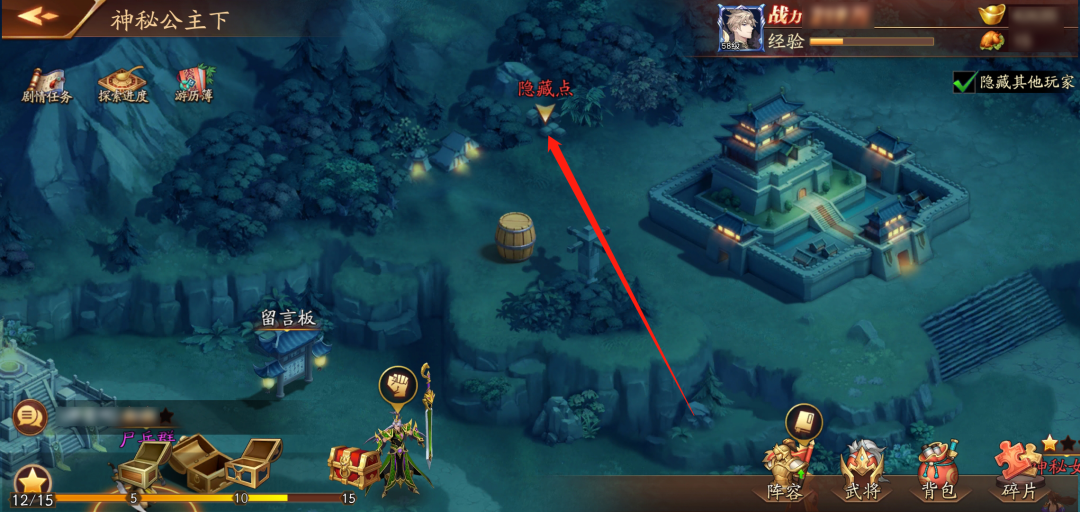Toggle 隐藏其他玩家 checkbox

click(965, 82)
